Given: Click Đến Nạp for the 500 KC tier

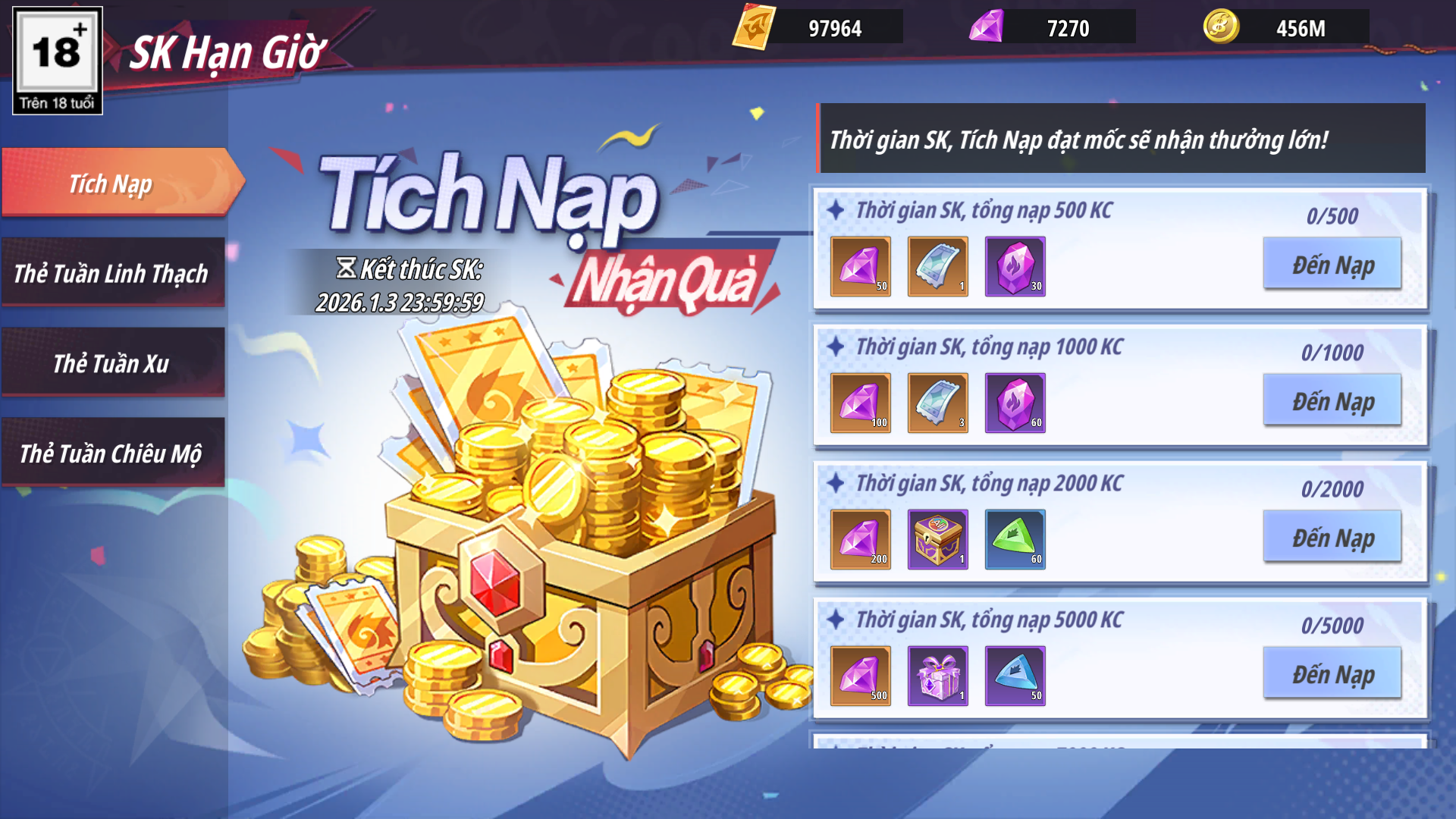Looking at the screenshot, I should tap(1332, 264).
